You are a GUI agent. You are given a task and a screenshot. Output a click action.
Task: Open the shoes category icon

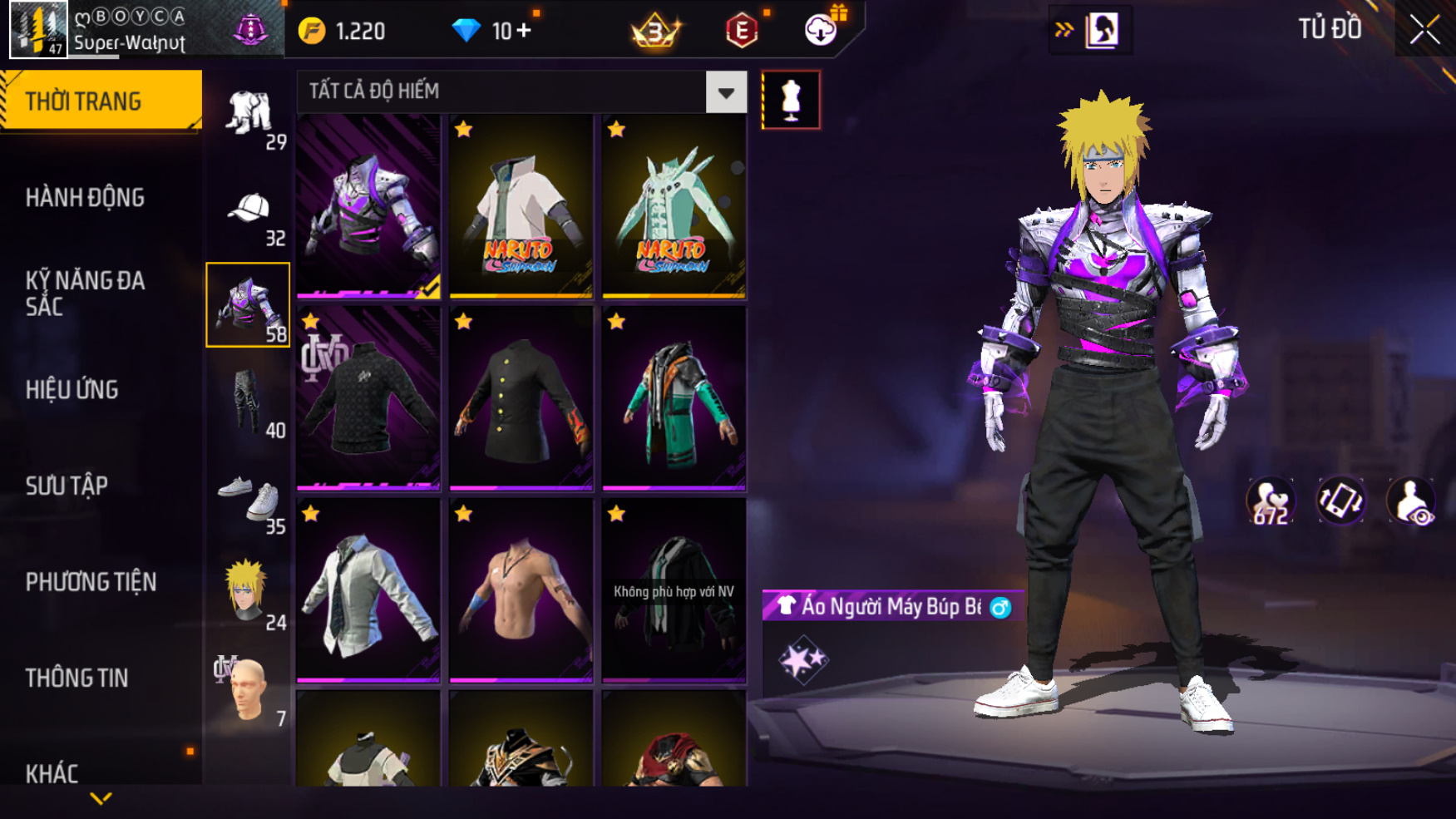point(248,497)
